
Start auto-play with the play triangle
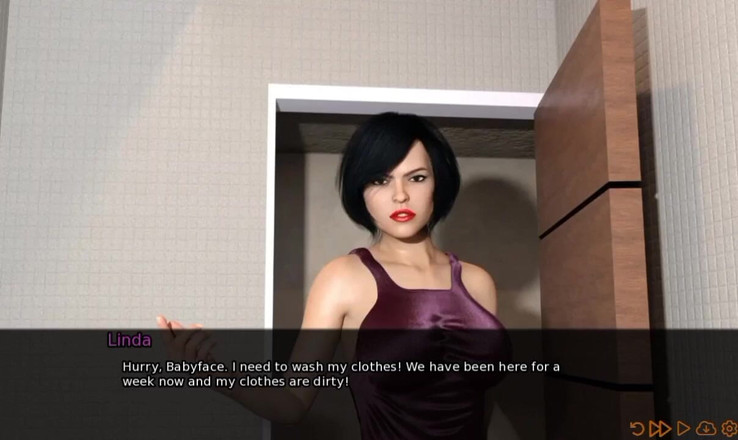tap(684, 429)
